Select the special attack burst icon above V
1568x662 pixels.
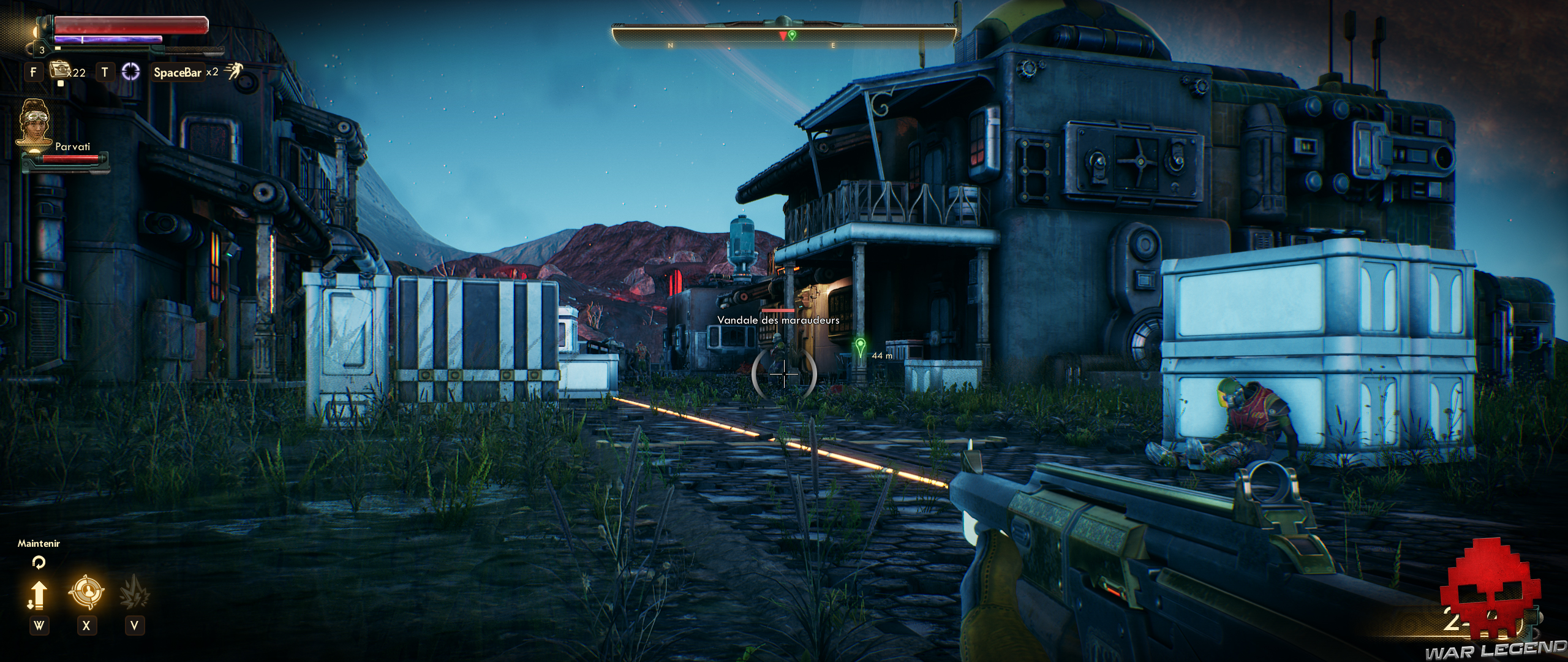coord(135,592)
